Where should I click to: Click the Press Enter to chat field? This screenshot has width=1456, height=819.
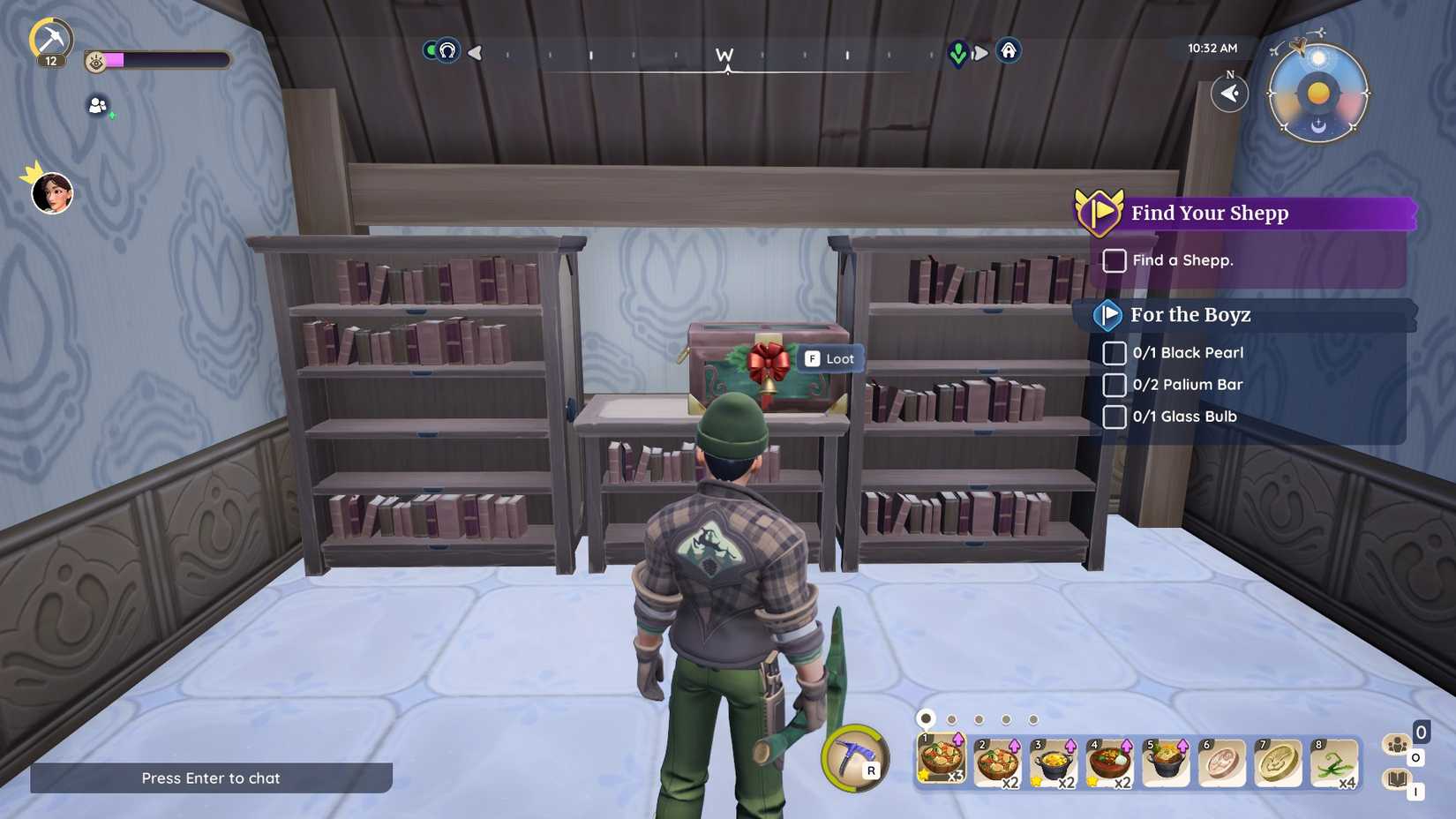point(210,778)
